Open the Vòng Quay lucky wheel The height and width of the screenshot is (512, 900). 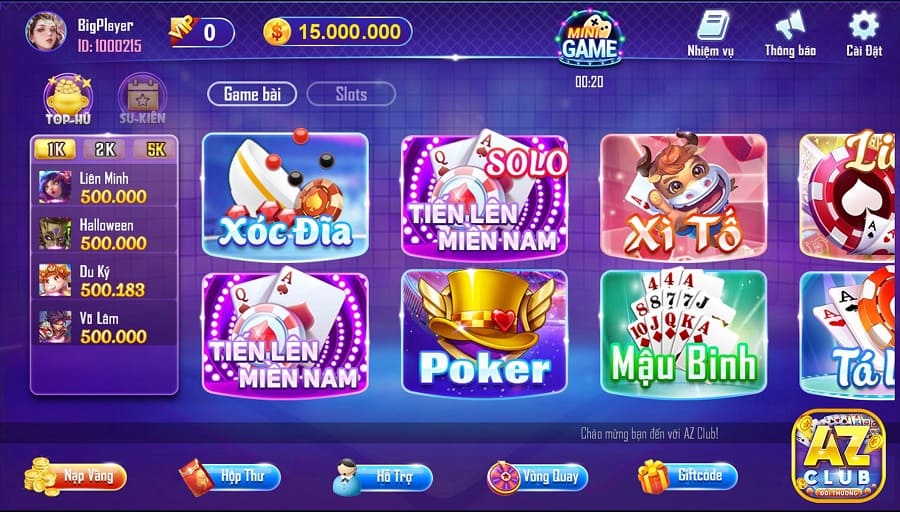pyautogui.click(x=537, y=476)
